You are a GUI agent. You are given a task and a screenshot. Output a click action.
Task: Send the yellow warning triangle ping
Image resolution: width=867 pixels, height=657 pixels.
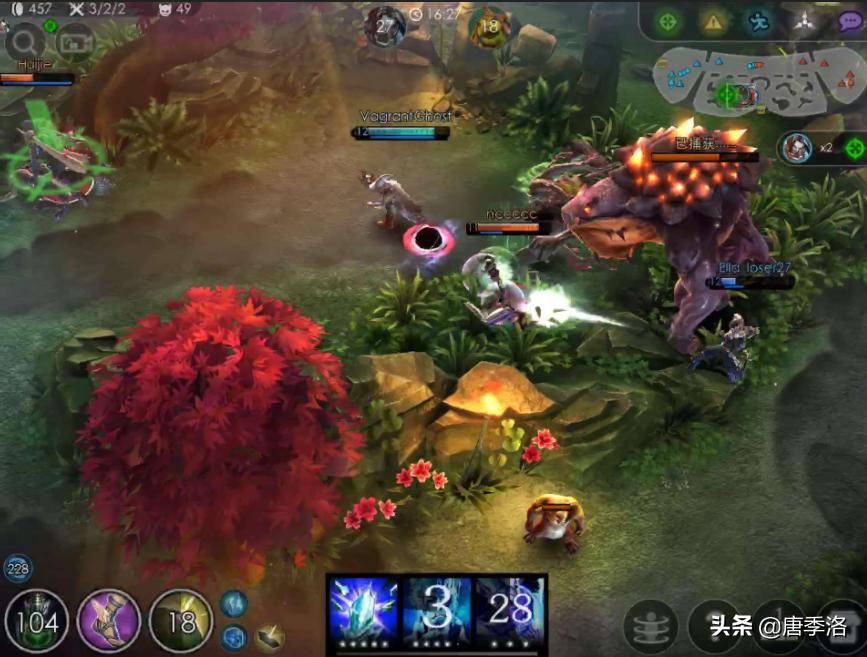(x=713, y=21)
